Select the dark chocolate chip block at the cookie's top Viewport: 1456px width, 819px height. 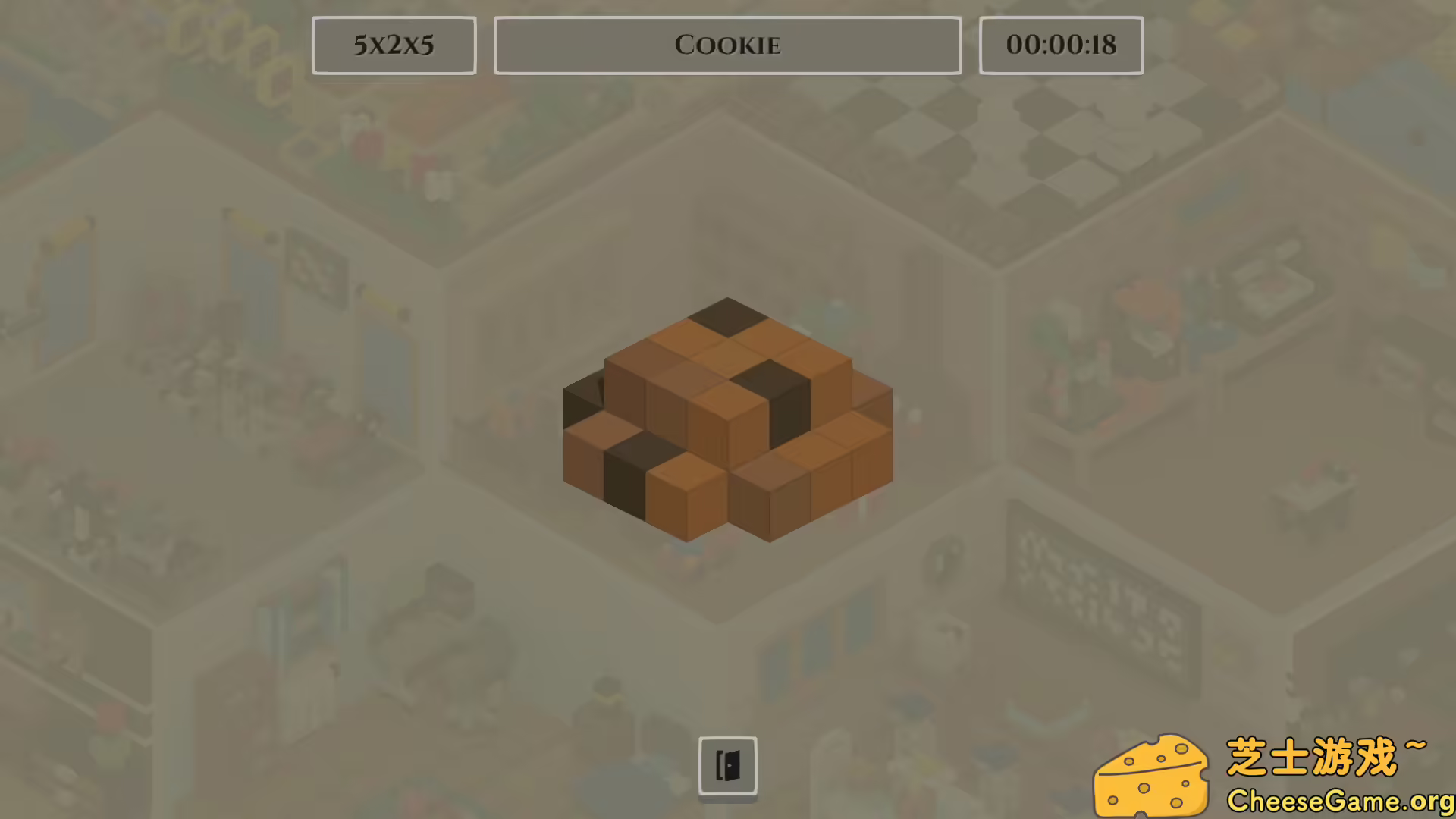coord(726,318)
